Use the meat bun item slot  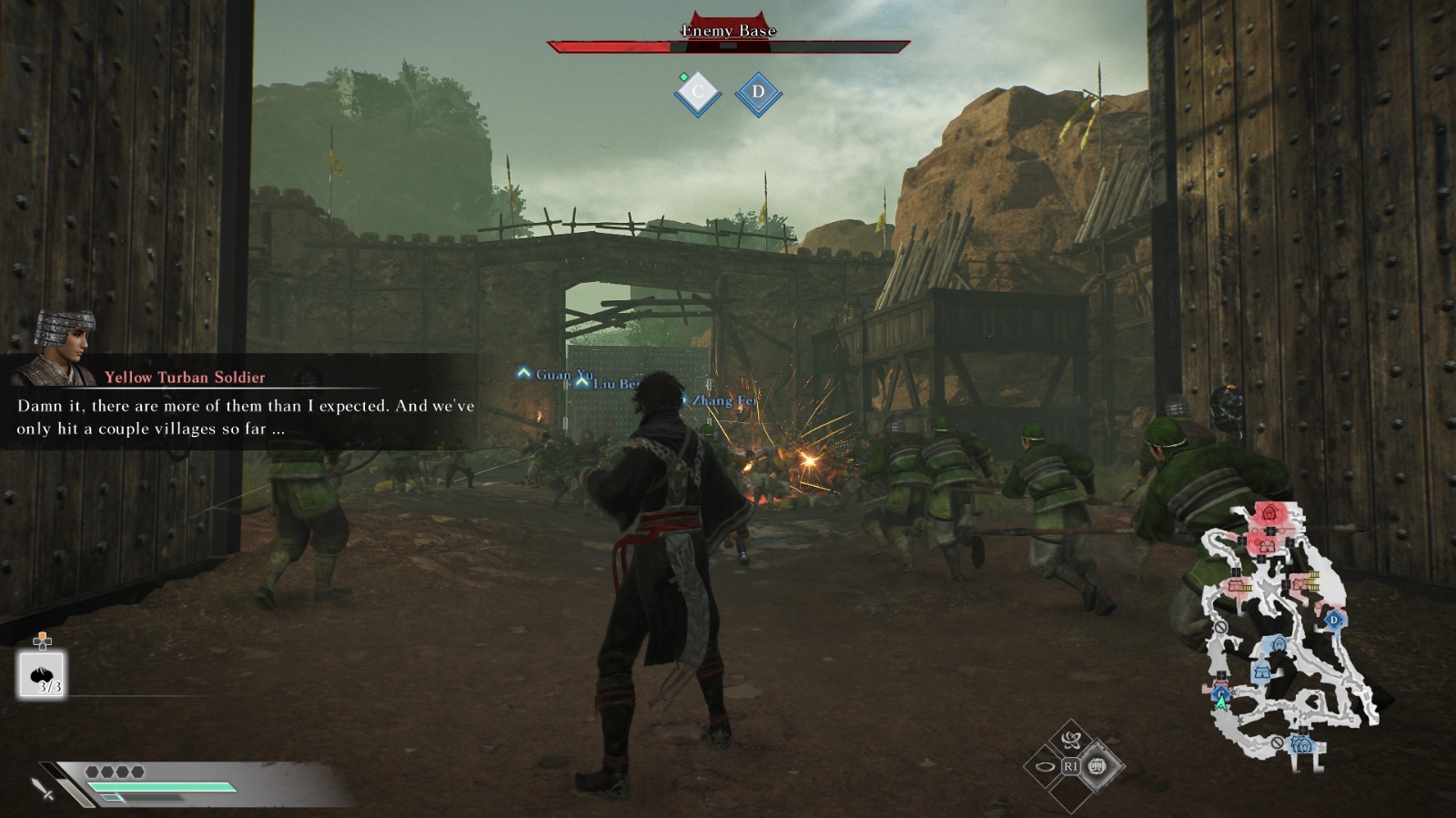pyautogui.click(x=42, y=674)
